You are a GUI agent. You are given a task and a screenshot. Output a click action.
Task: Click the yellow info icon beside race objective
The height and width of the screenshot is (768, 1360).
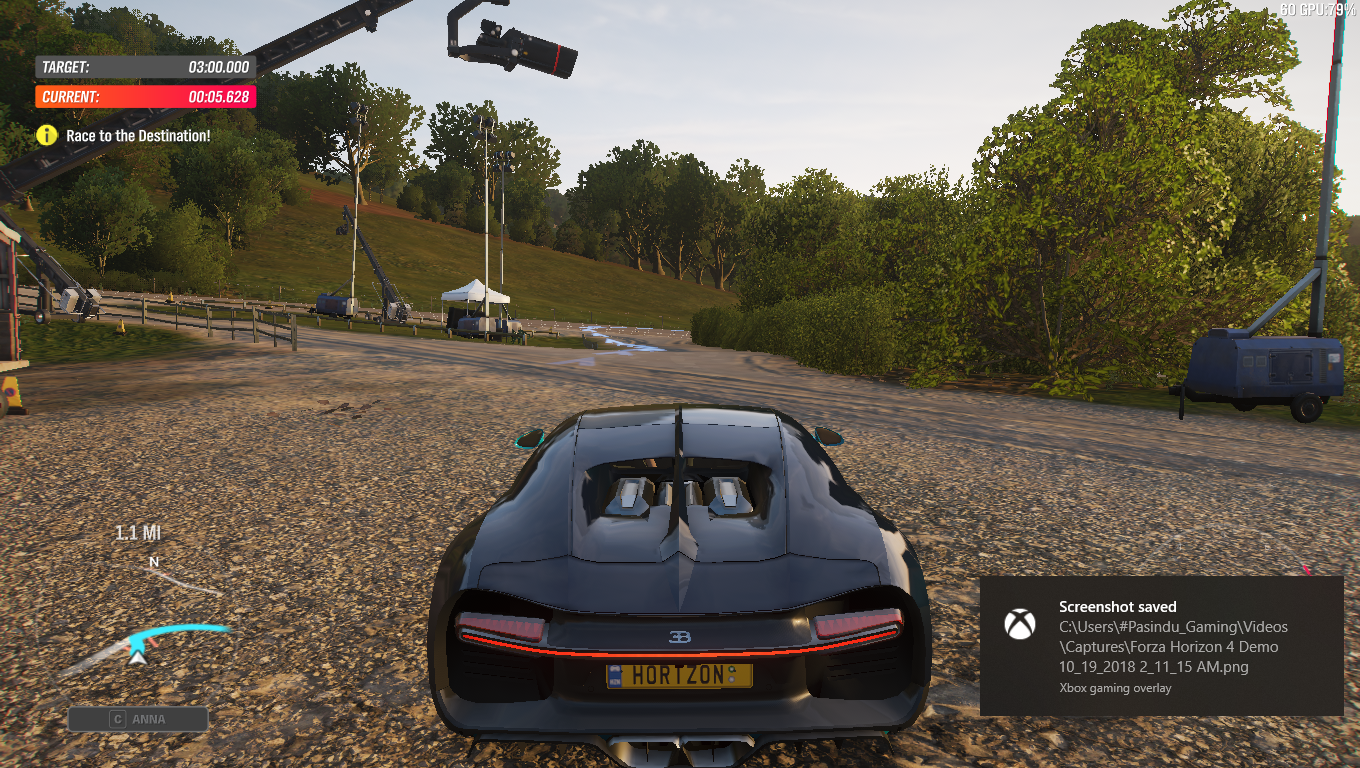point(45,135)
